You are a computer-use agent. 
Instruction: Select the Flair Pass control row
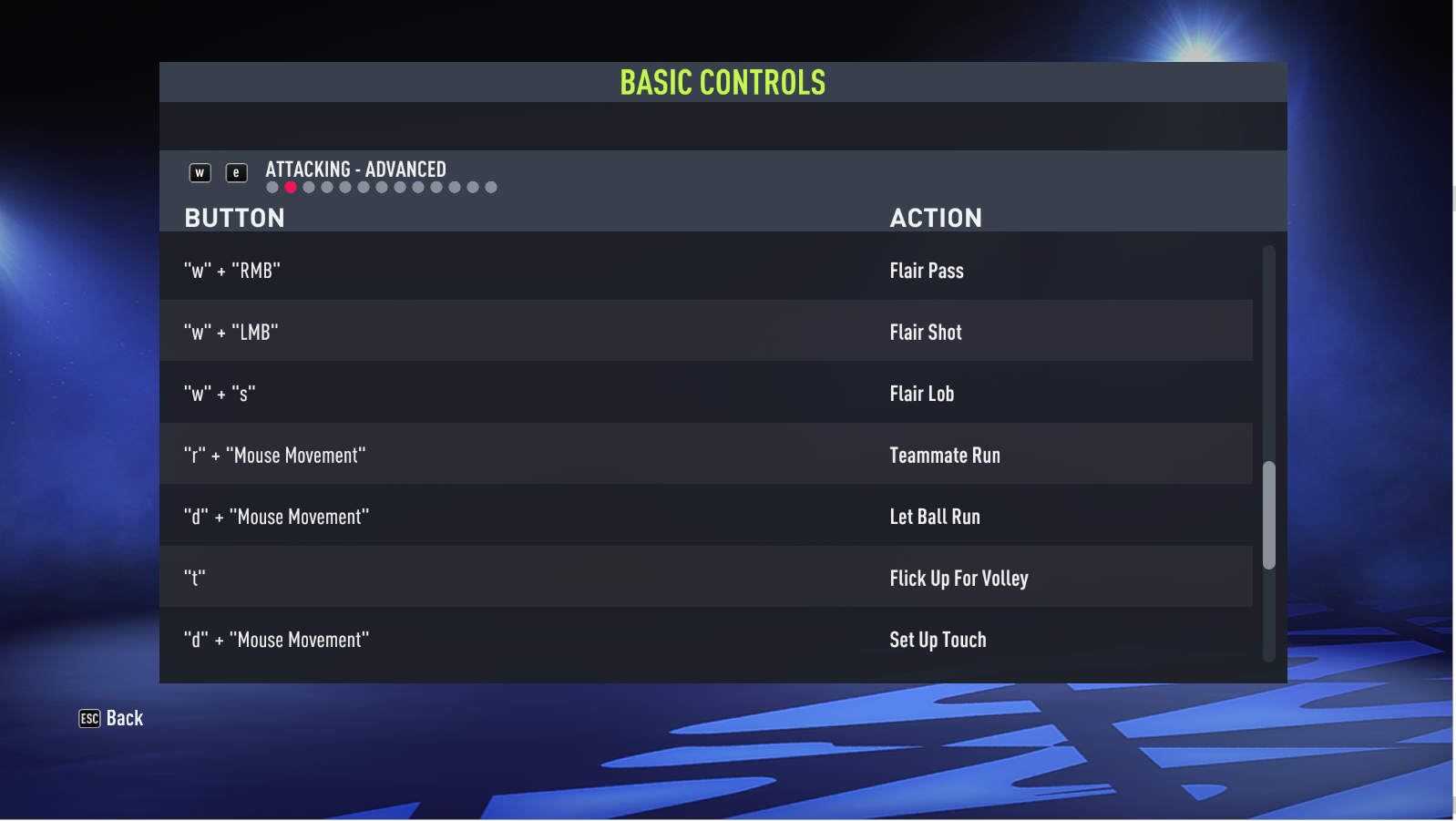click(711, 270)
